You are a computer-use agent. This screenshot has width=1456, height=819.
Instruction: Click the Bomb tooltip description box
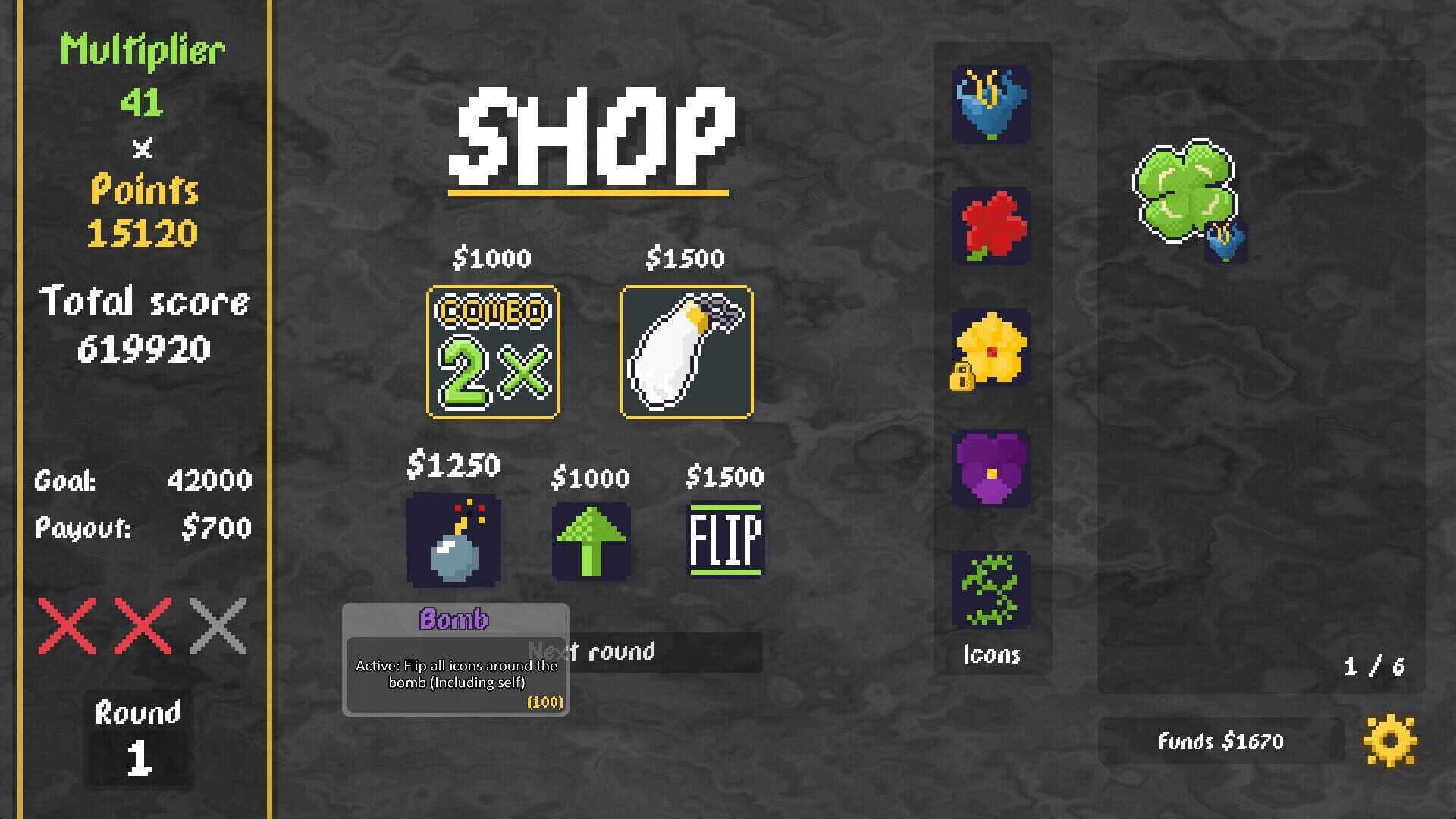pyautogui.click(x=455, y=673)
